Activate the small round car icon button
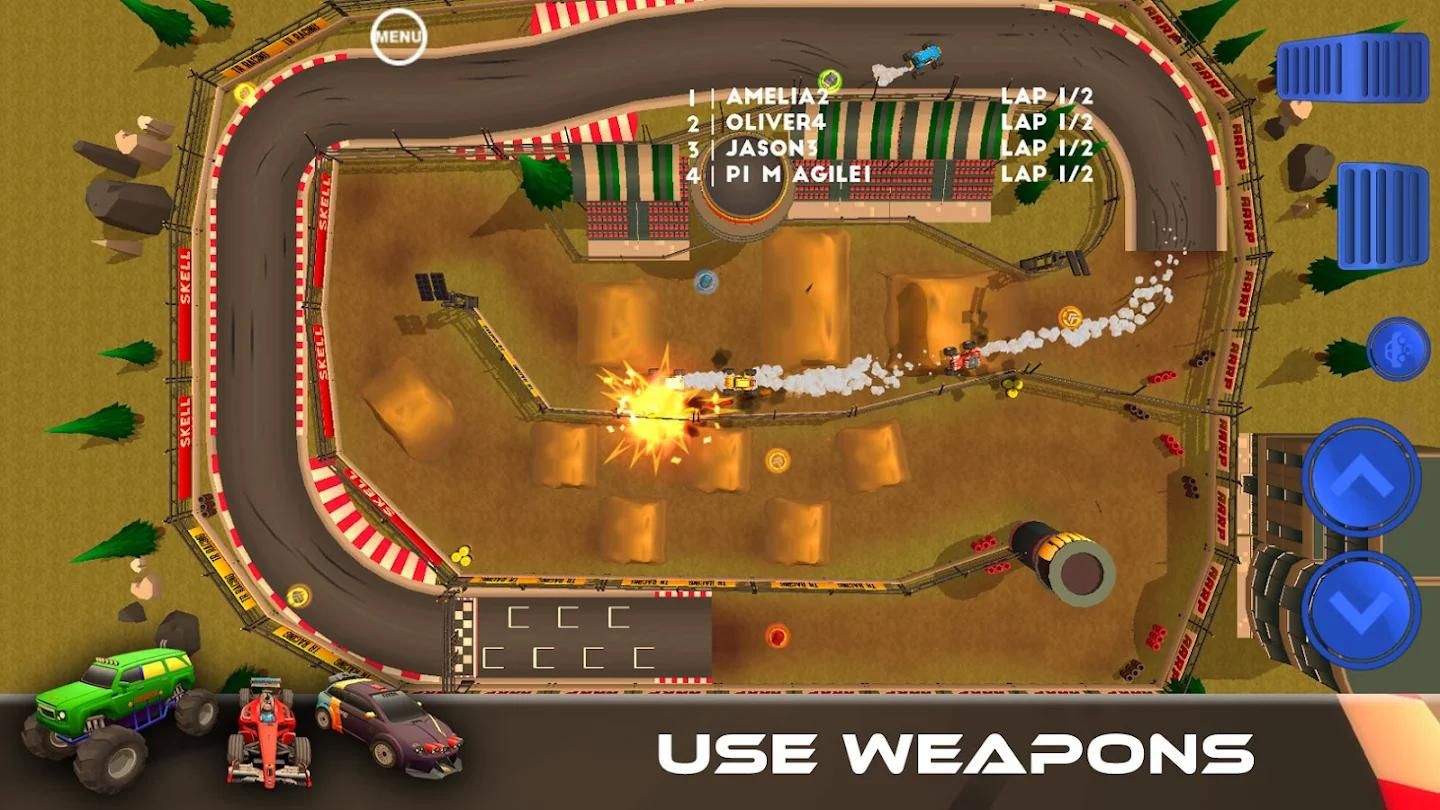This screenshot has width=1440, height=810. pos(1398,349)
